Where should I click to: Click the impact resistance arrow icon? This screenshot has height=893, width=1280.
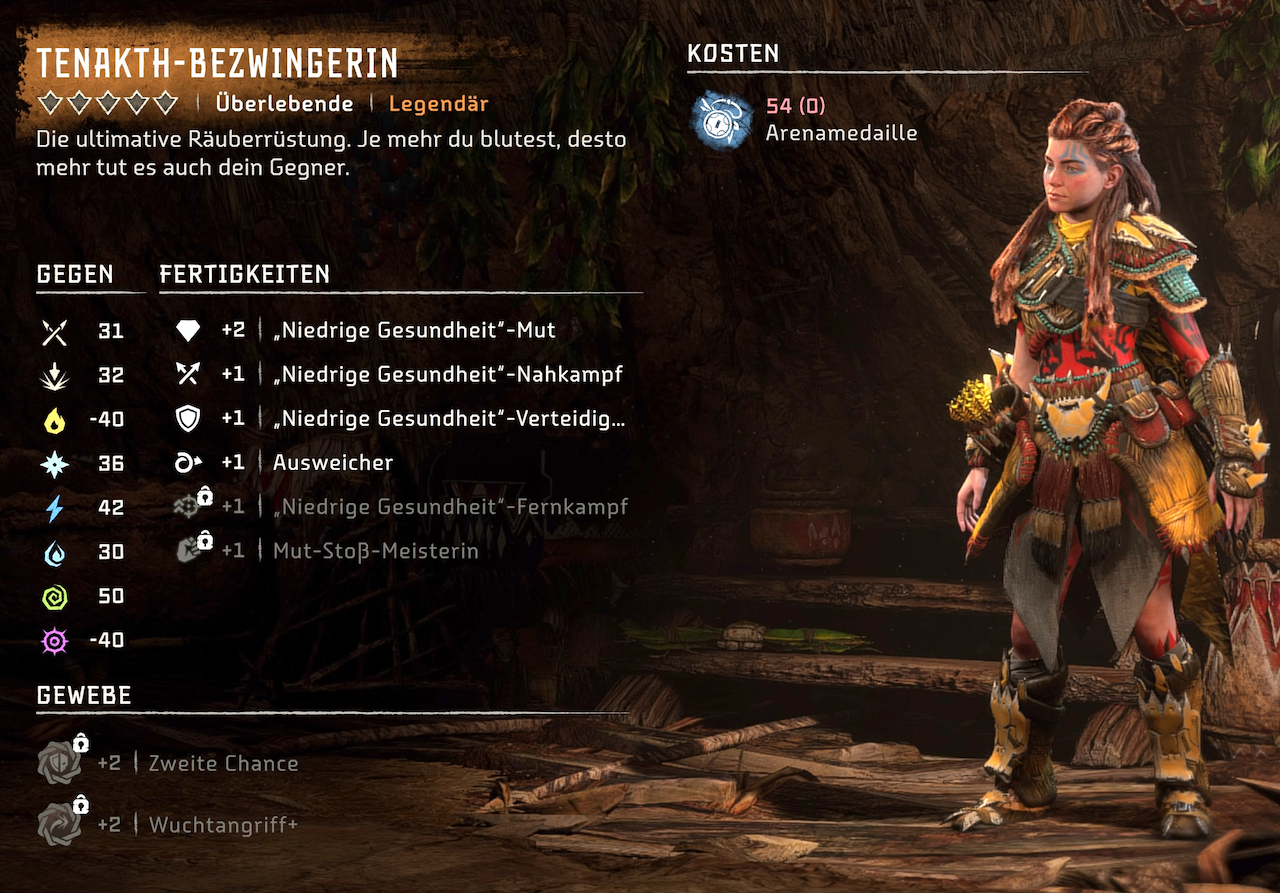click(x=55, y=375)
